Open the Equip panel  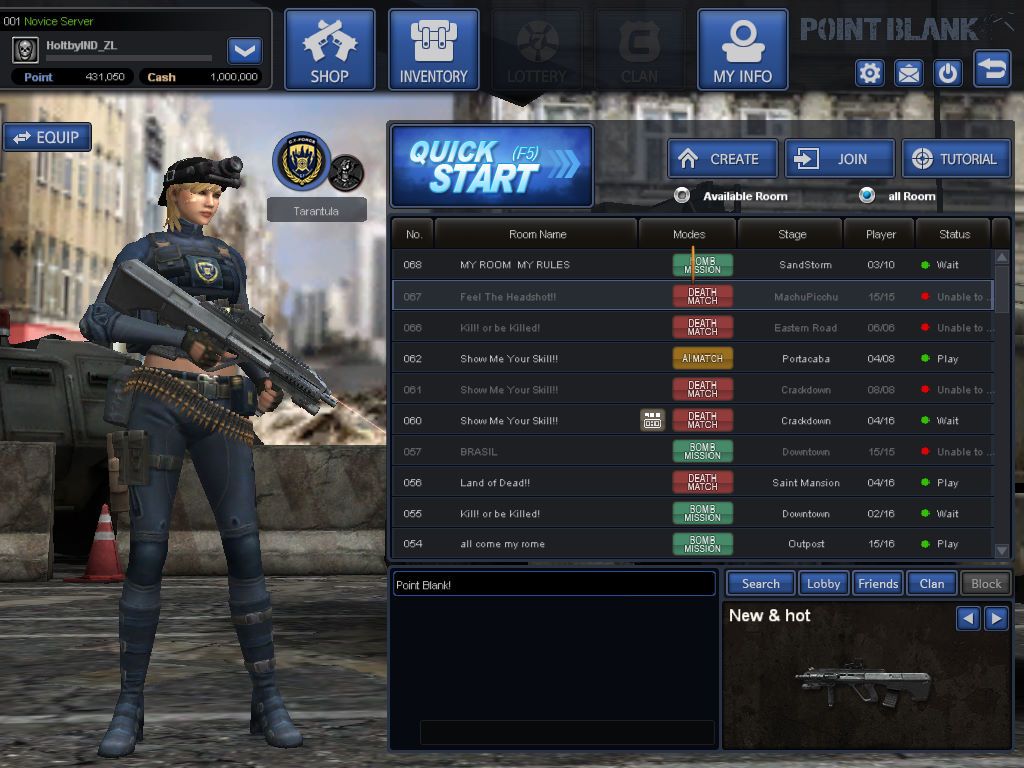click(x=47, y=138)
